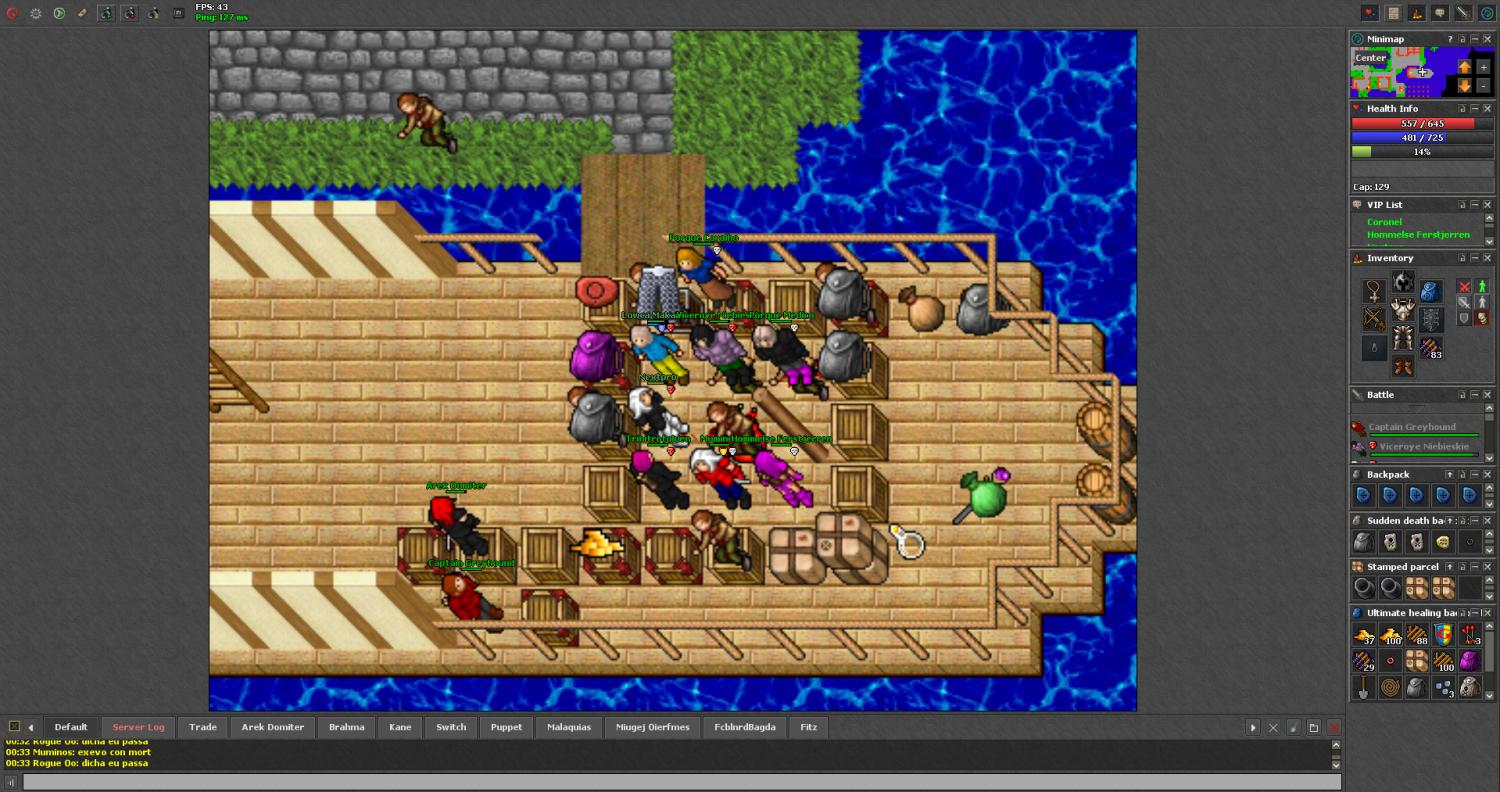This screenshot has width=1500, height=792.
Task: Click the red logout icon in top toolbar
Action: (x=13, y=13)
